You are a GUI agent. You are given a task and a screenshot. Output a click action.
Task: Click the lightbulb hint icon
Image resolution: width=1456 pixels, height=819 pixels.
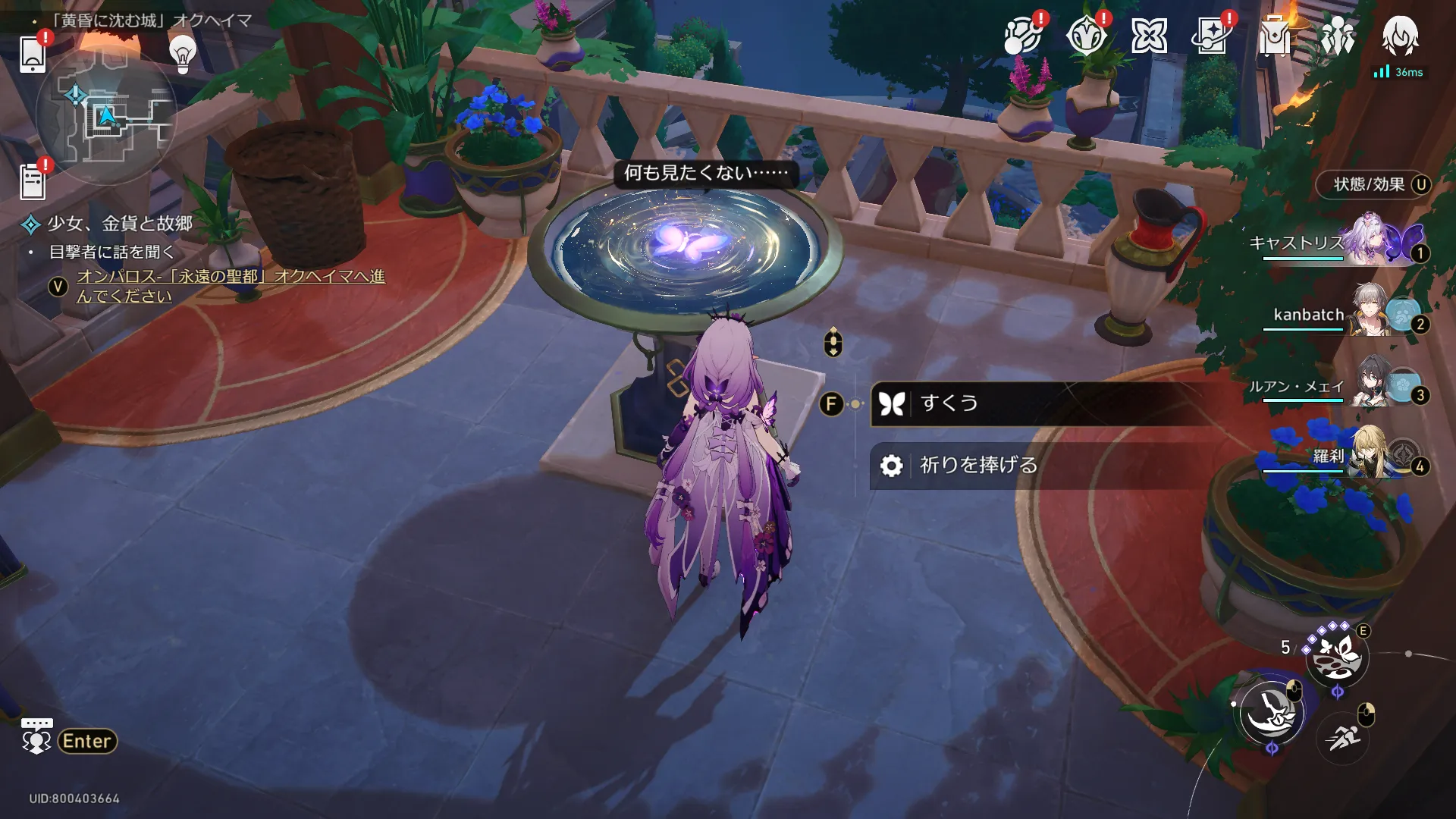coord(182,53)
